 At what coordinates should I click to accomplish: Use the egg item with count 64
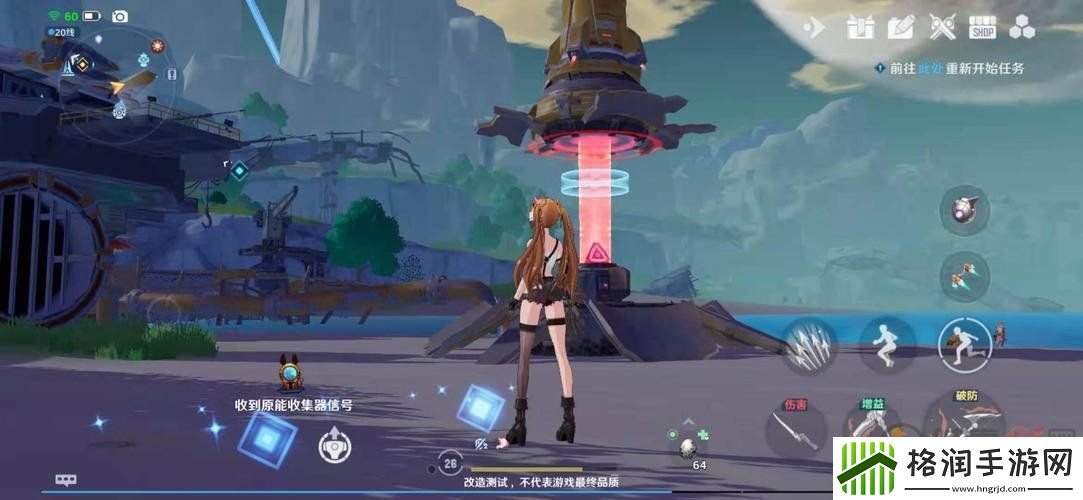click(689, 449)
